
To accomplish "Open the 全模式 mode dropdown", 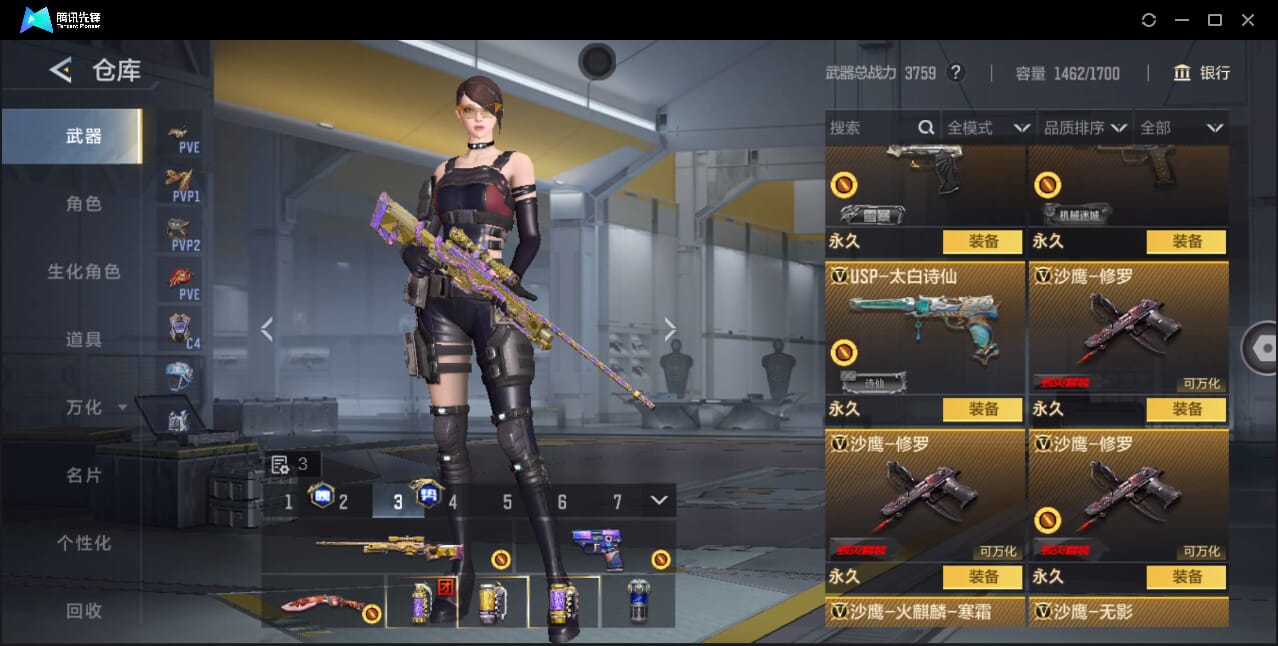I will 987,128.
